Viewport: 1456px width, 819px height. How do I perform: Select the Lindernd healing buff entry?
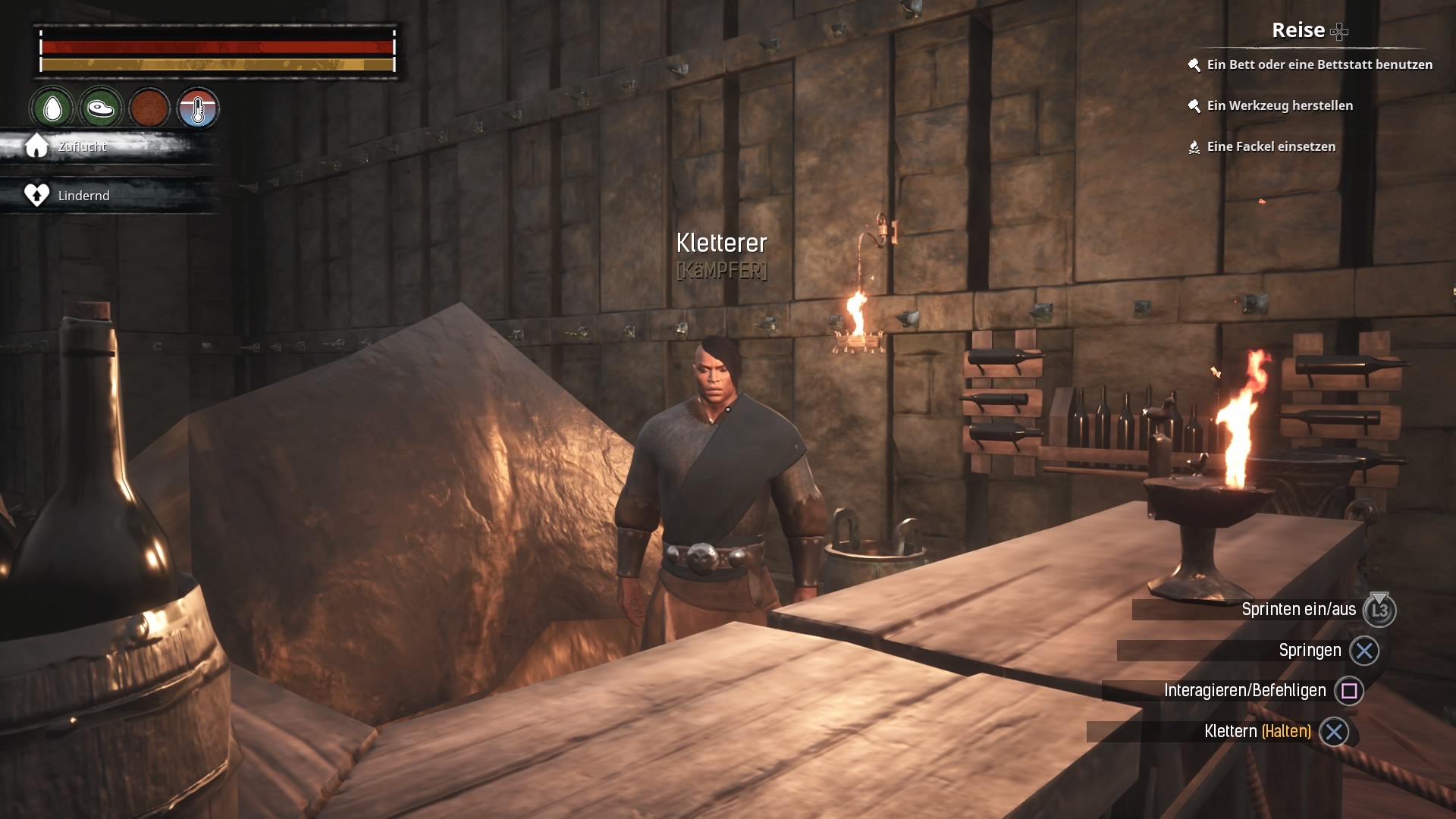coord(83,196)
